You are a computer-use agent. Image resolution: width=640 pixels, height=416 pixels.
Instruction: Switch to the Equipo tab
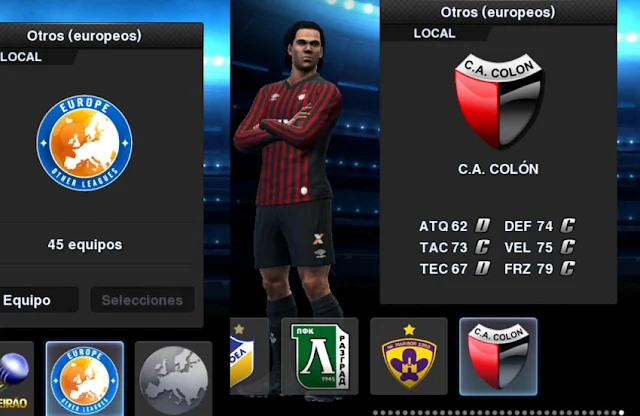(x=38, y=300)
